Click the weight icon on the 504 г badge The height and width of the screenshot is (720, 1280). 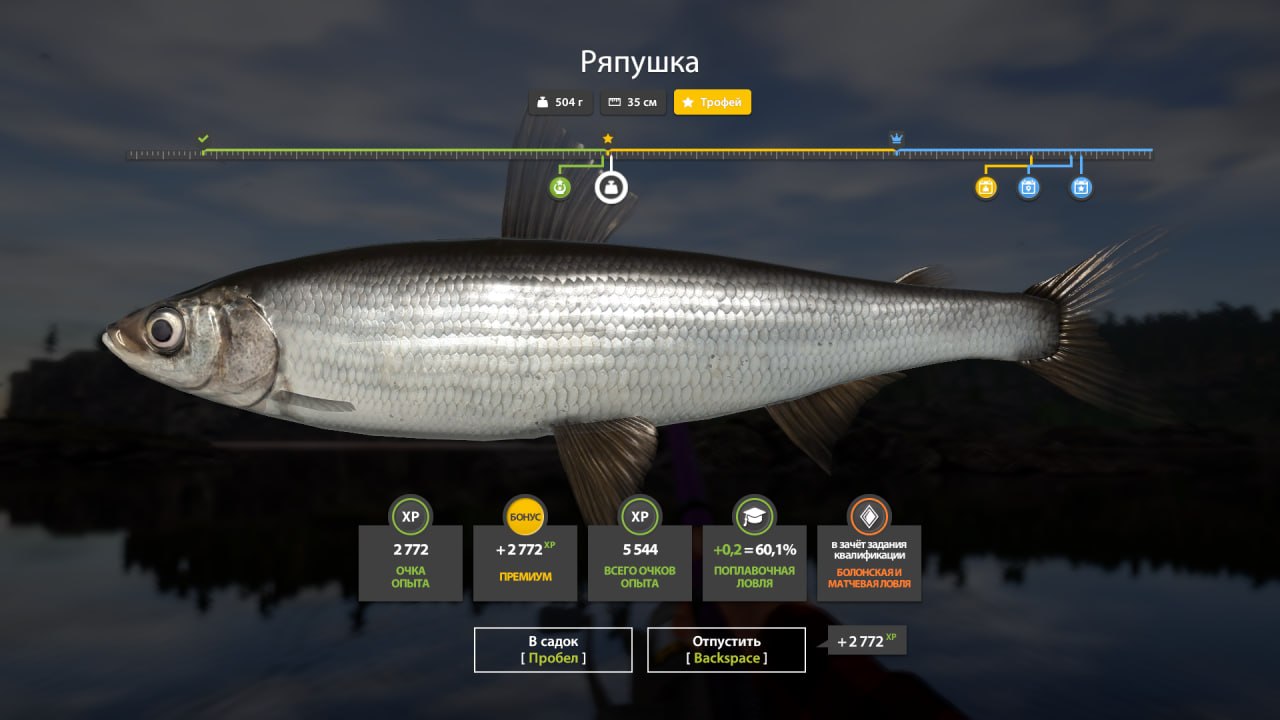541,102
